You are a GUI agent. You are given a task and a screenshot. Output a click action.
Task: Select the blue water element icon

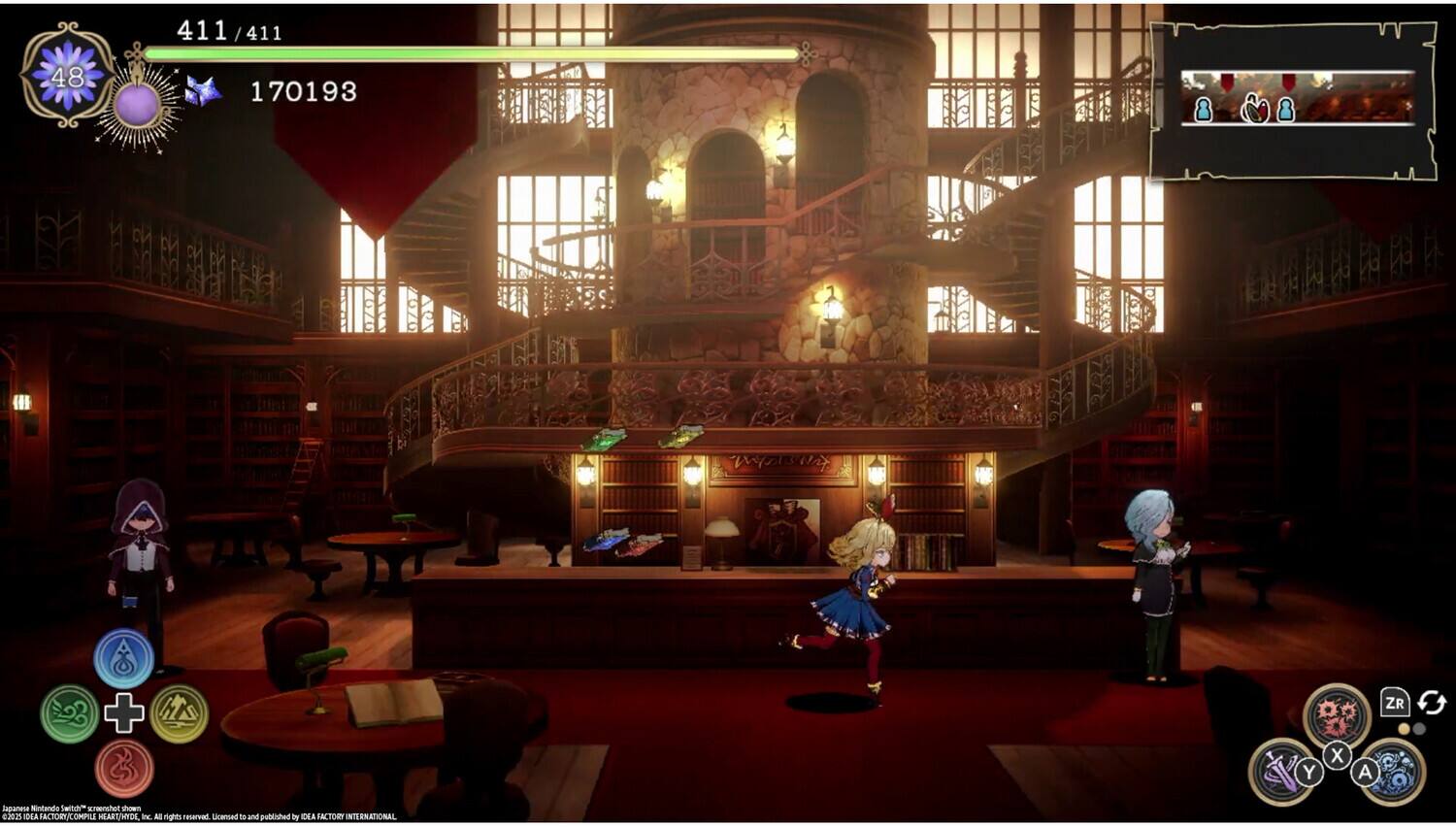[124, 658]
